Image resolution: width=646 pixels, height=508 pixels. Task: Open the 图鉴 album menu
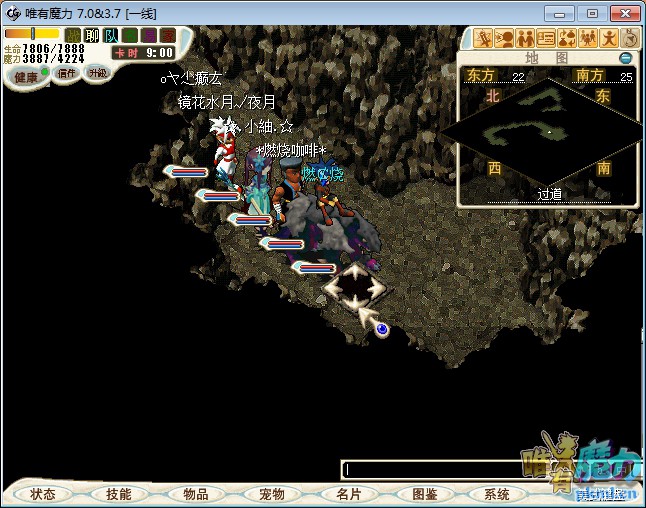coord(425,494)
